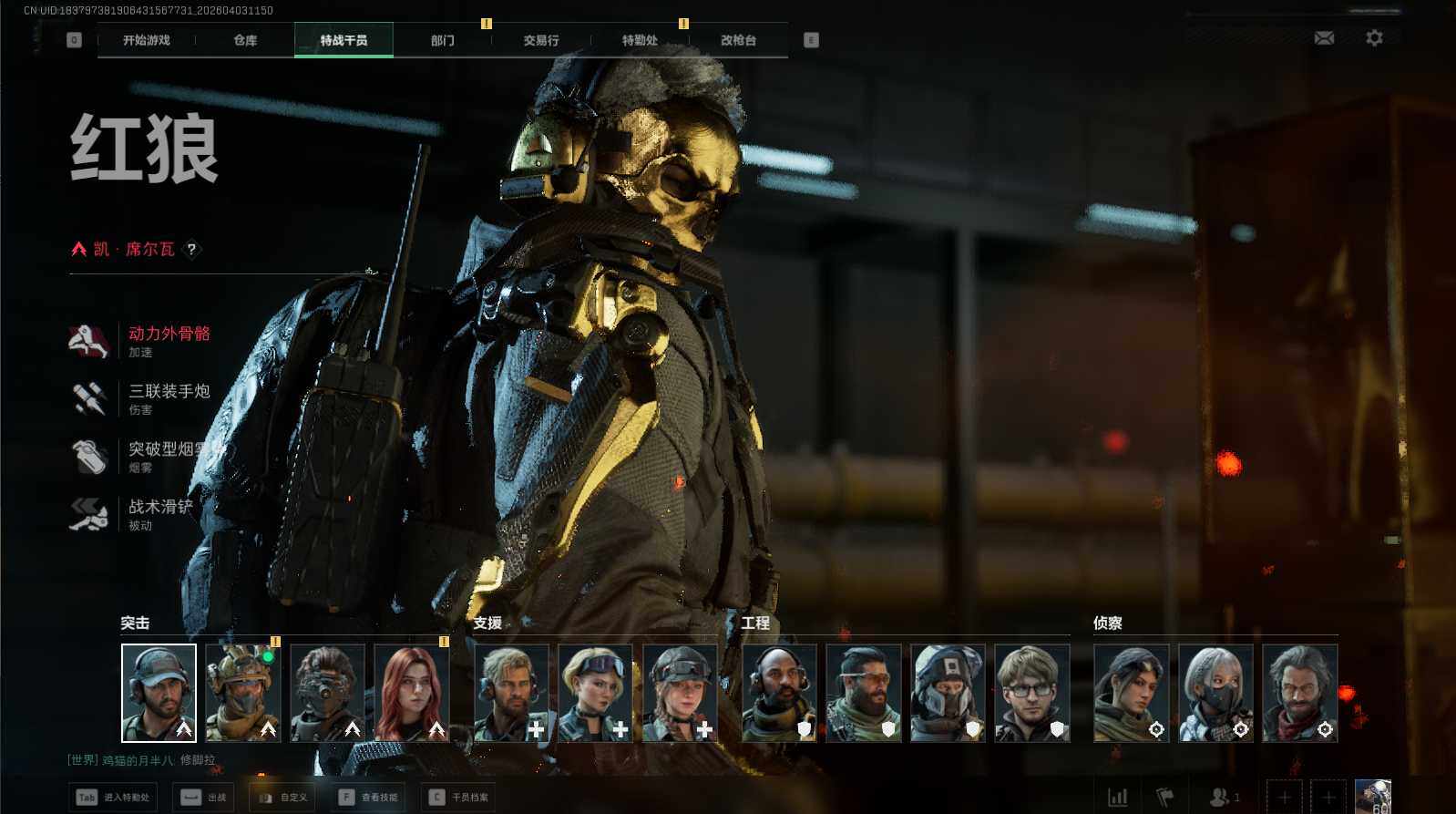Open the 干员档案 operator profile
The image size is (1456, 814).
point(458,798)
